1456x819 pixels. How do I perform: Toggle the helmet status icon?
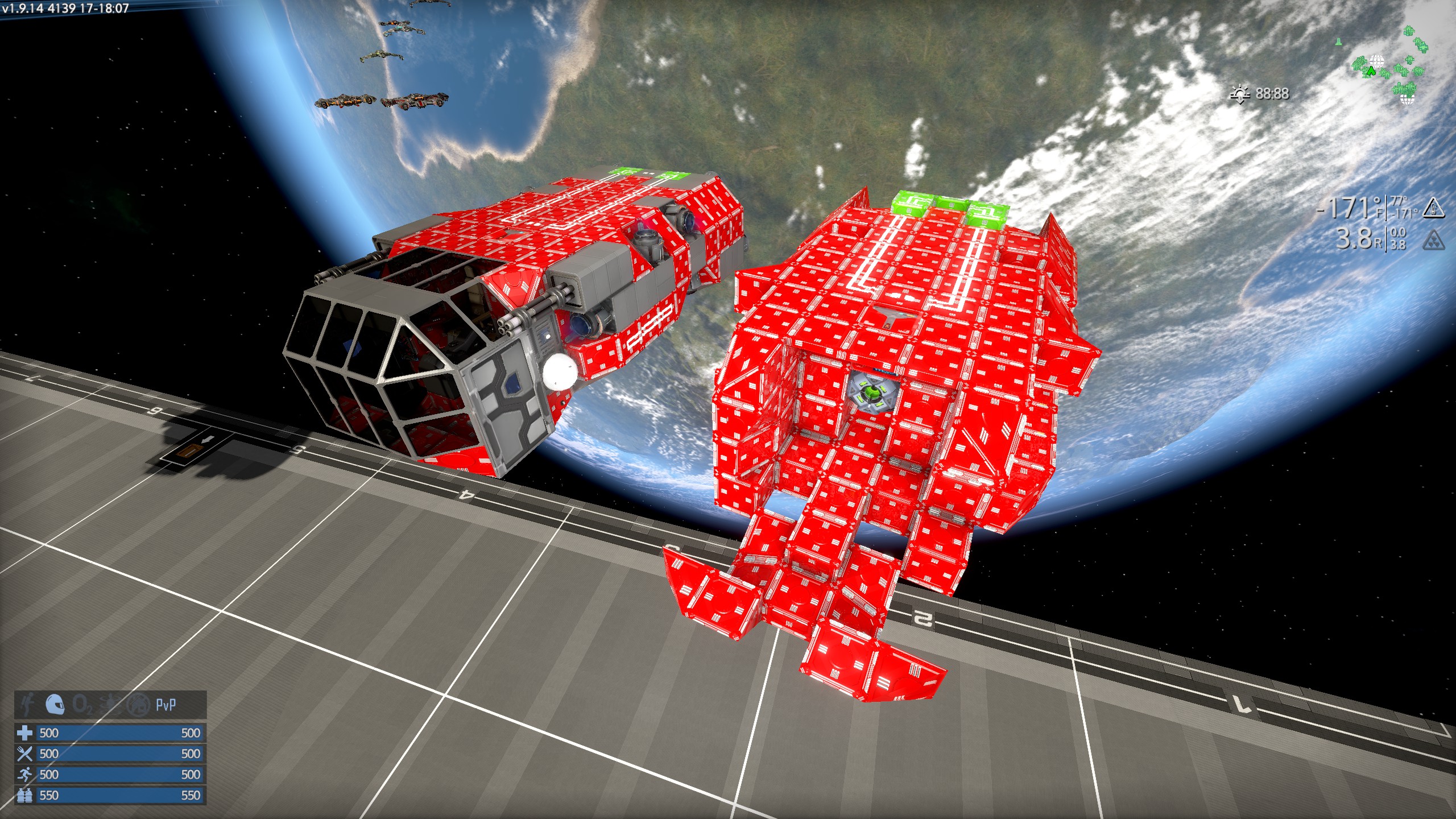click(x=55, y=705)
